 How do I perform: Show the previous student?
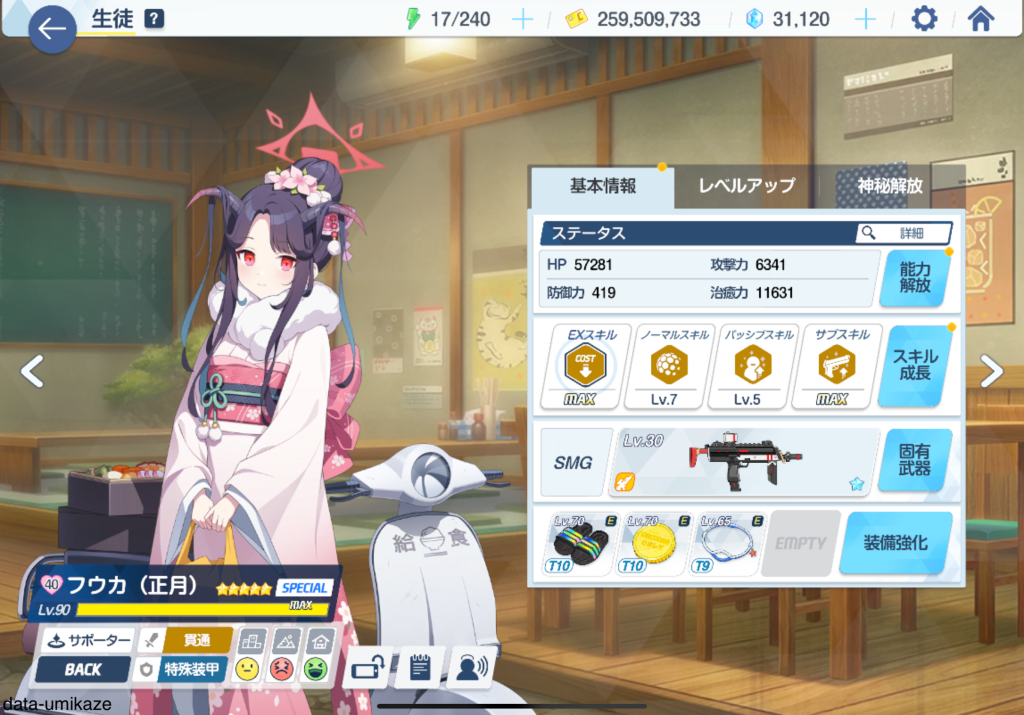pos(32,371)
